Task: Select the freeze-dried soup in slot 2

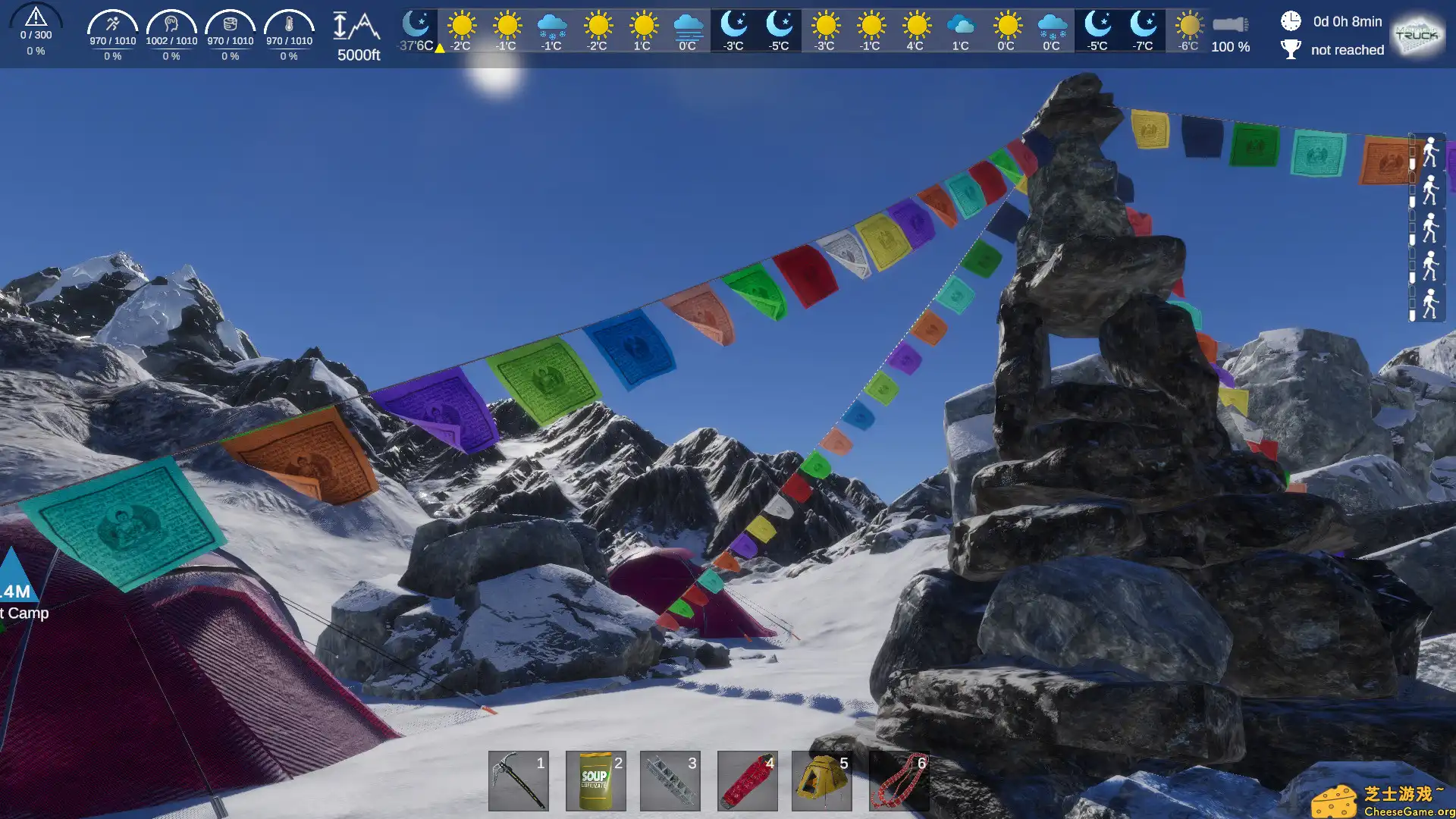Action: [595, 780]
